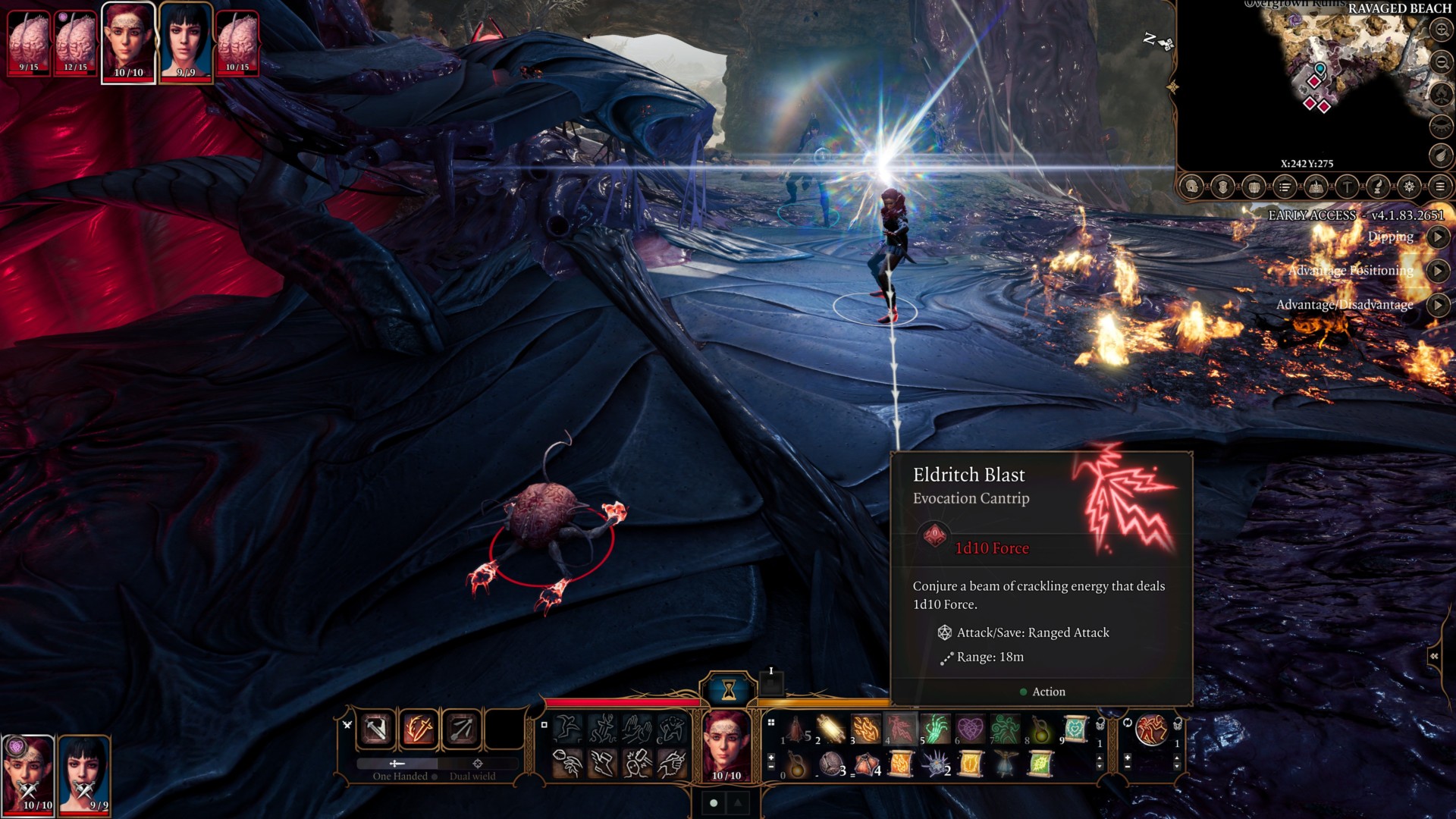
Task: Open the hamburger game menu button
Action: click(1440, 187)
